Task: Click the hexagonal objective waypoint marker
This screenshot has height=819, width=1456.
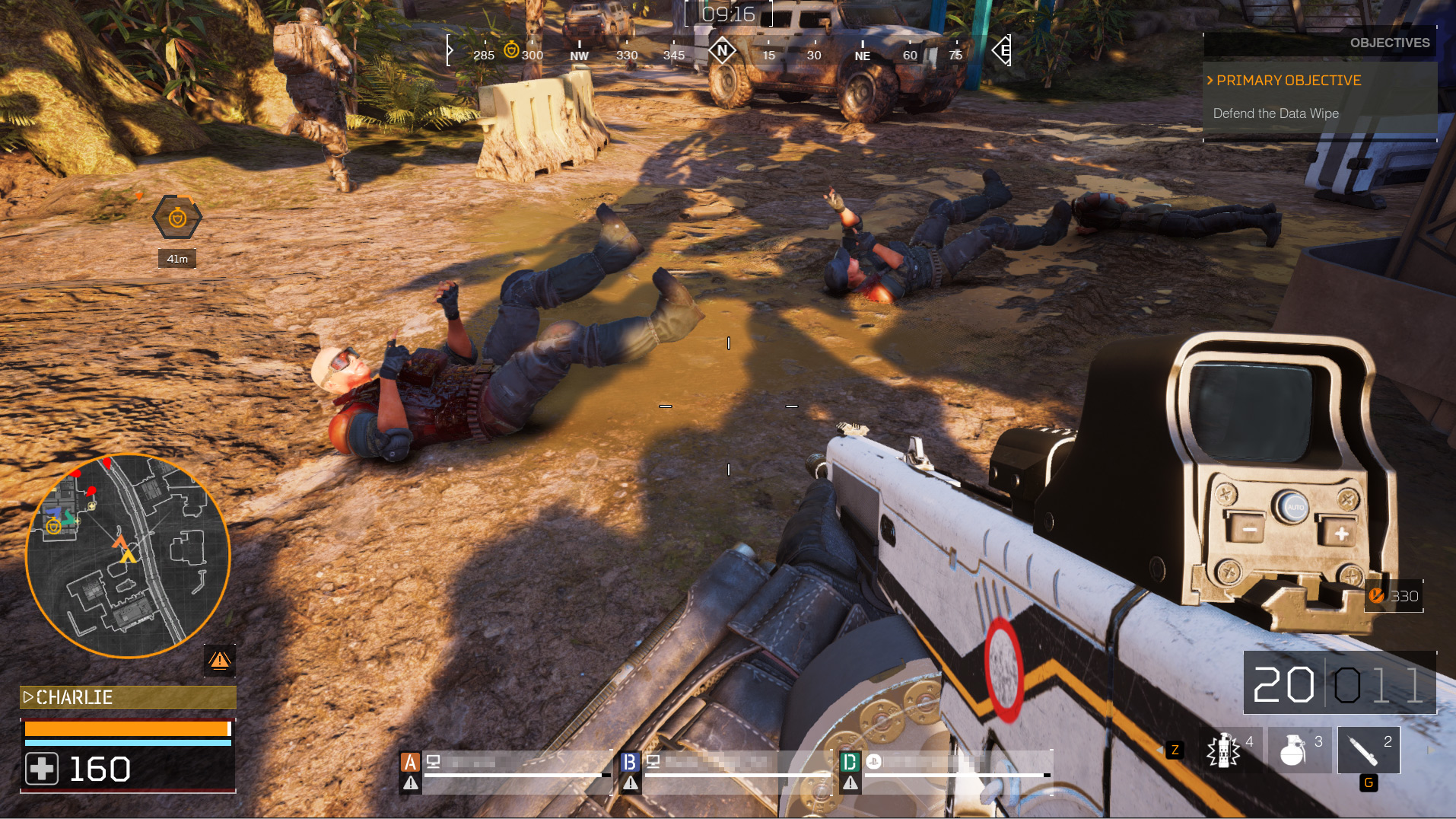Action: [177, 218]
